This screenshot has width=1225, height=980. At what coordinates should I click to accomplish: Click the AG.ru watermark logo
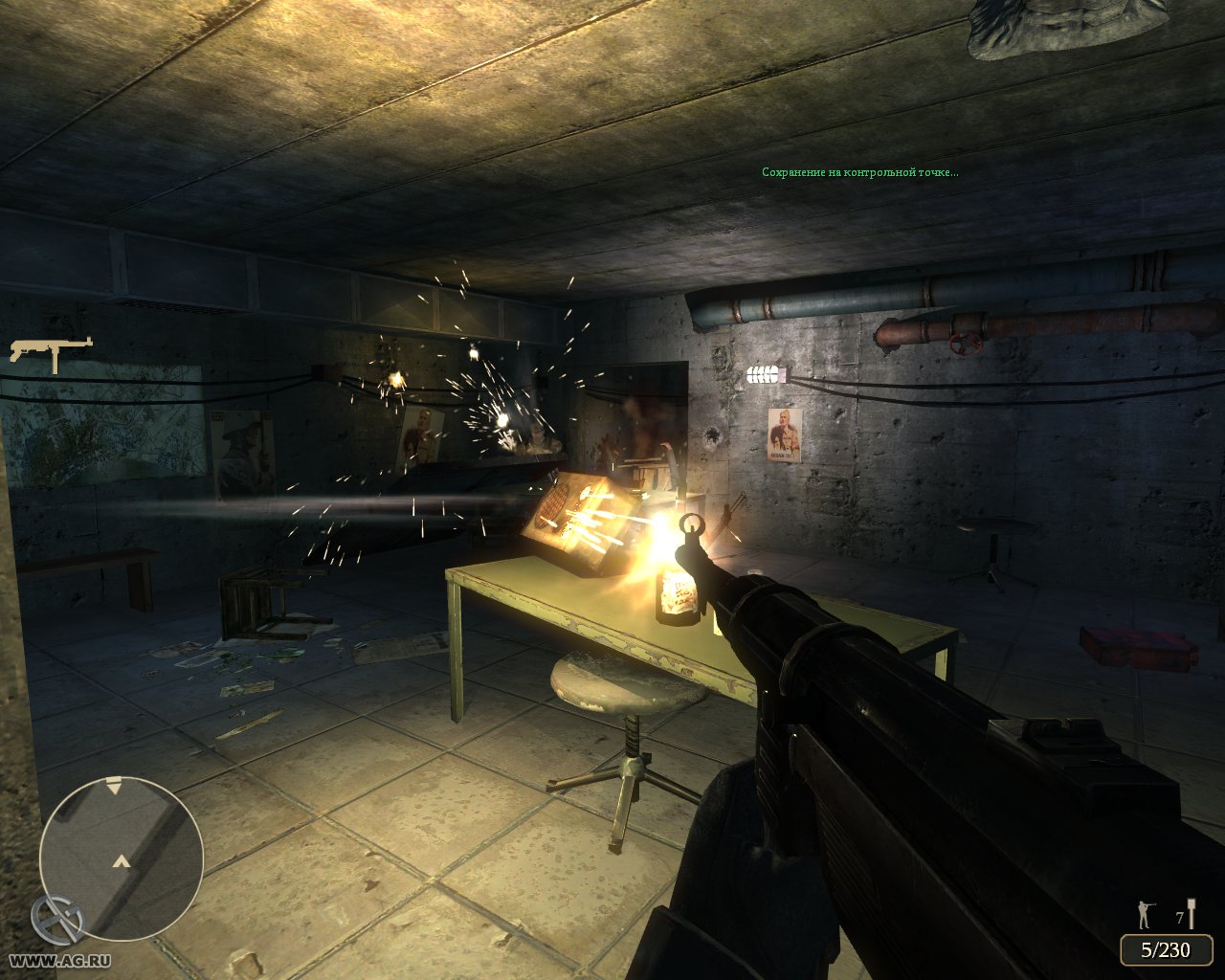tap(57, 920)
